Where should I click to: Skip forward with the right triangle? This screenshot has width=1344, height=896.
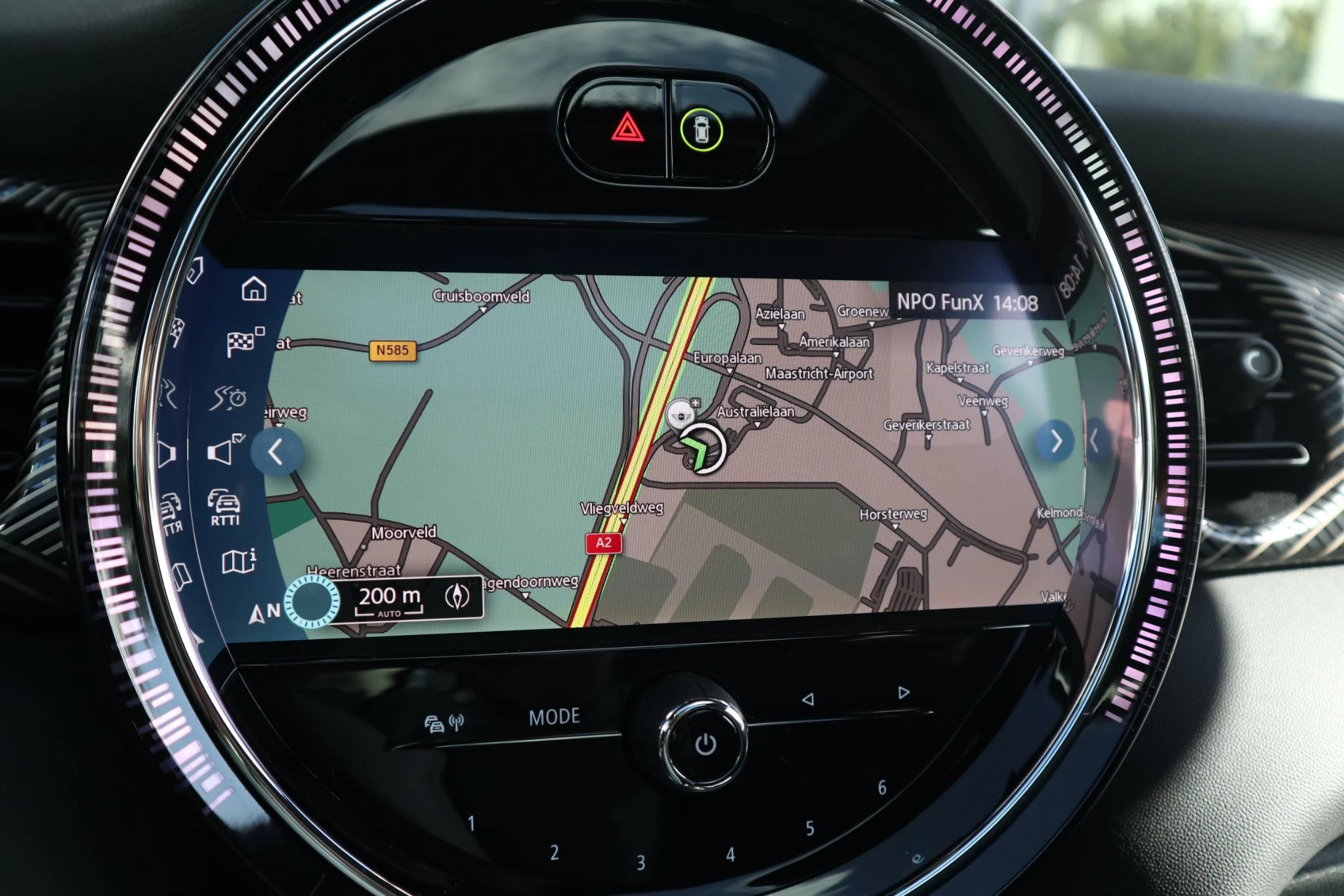click(x=904, y=693)
